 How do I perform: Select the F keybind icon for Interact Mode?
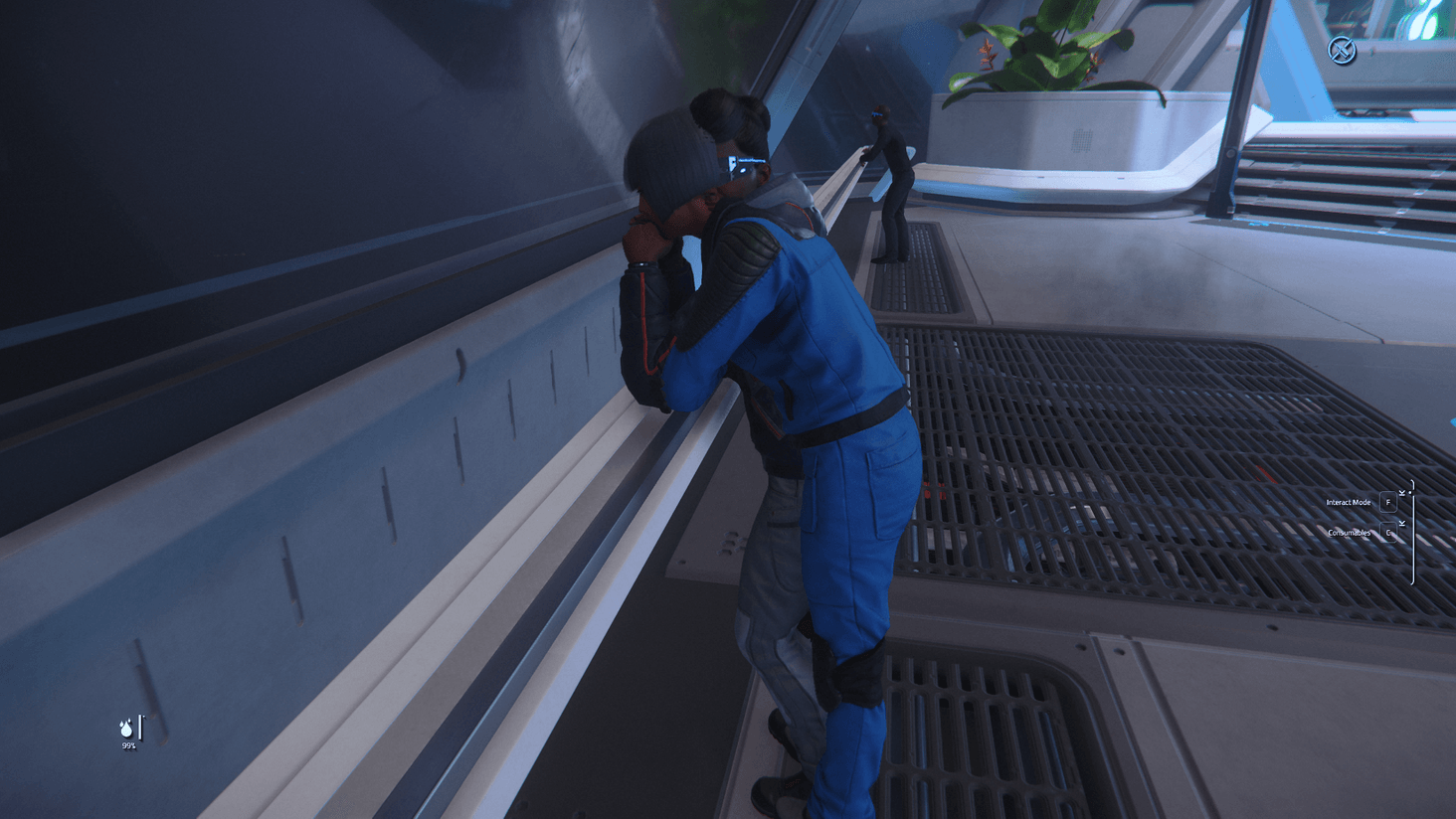(1388, 502)
